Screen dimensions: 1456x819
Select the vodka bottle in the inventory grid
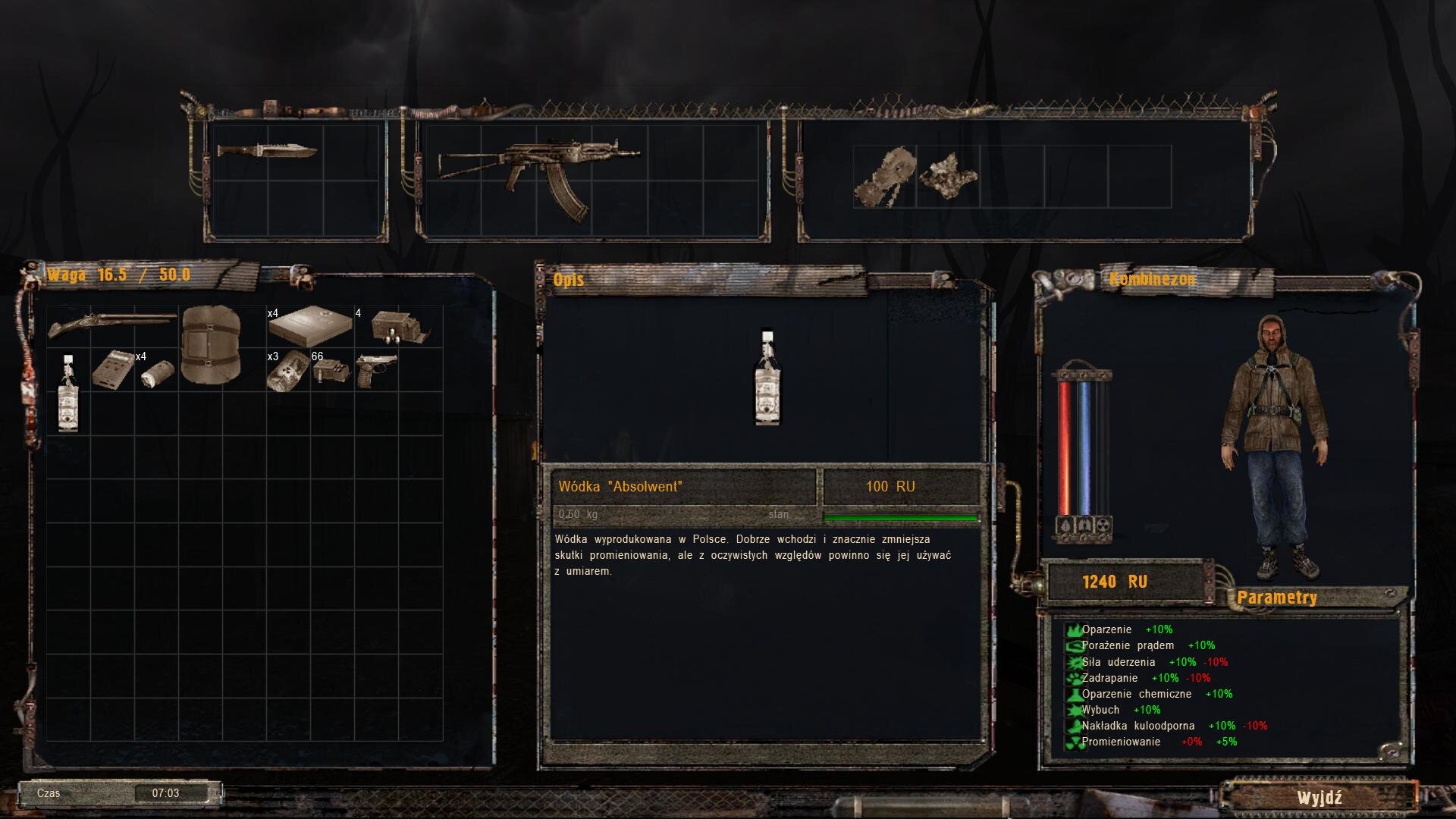tap(68, 392)
